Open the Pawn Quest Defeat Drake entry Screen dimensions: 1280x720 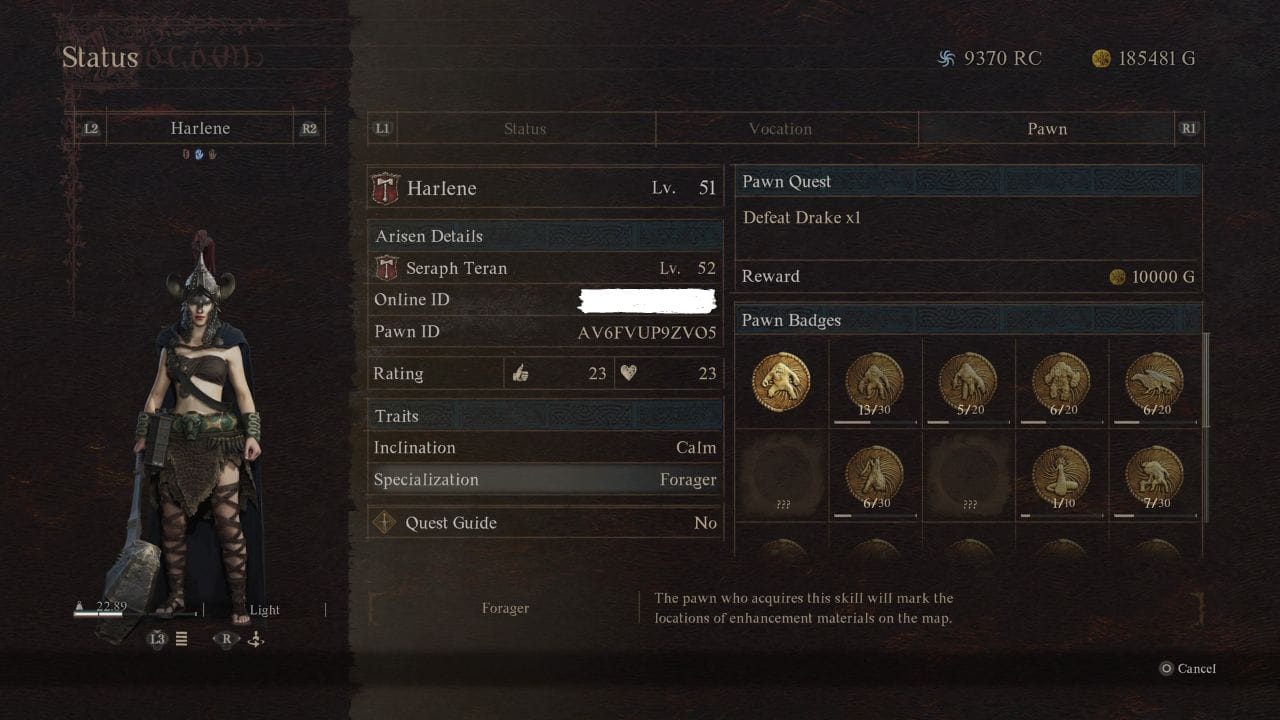(968, 218)
